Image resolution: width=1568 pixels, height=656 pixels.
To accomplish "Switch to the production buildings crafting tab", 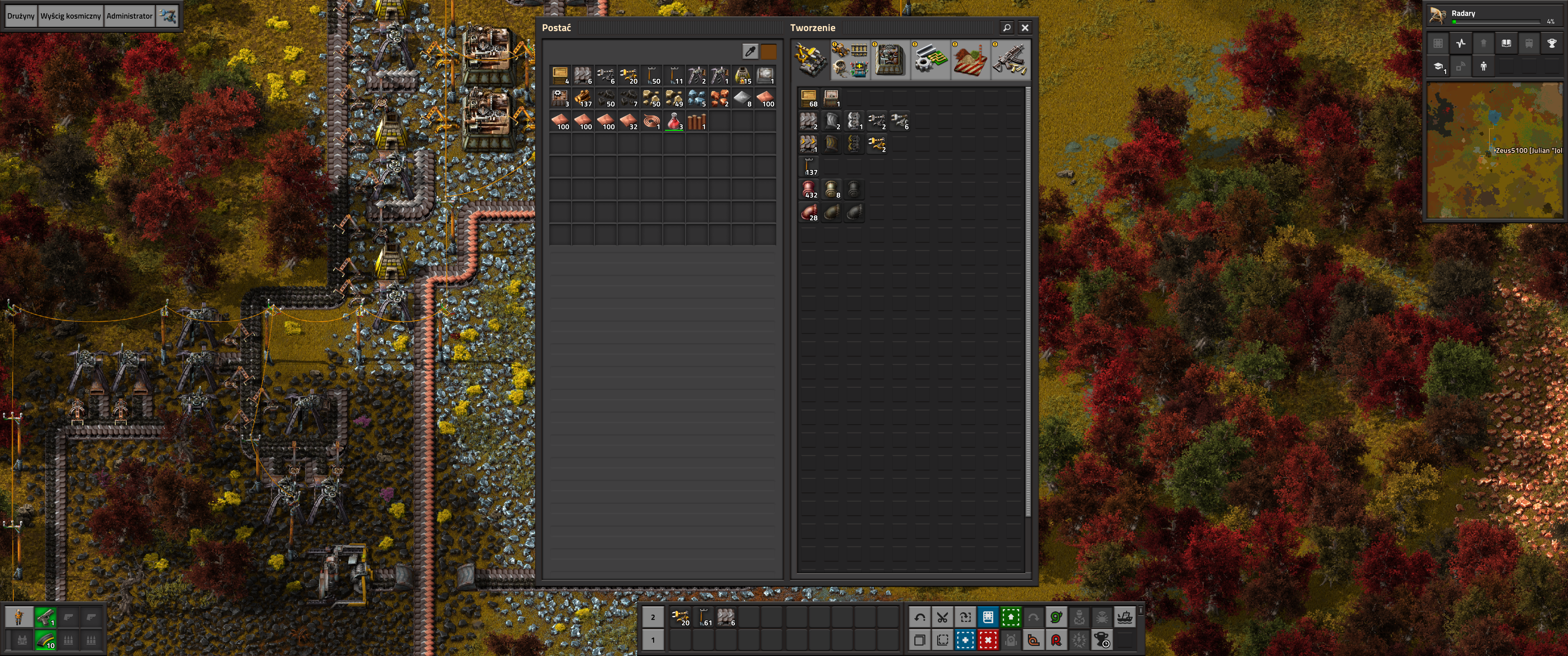I will pos(890,60).
